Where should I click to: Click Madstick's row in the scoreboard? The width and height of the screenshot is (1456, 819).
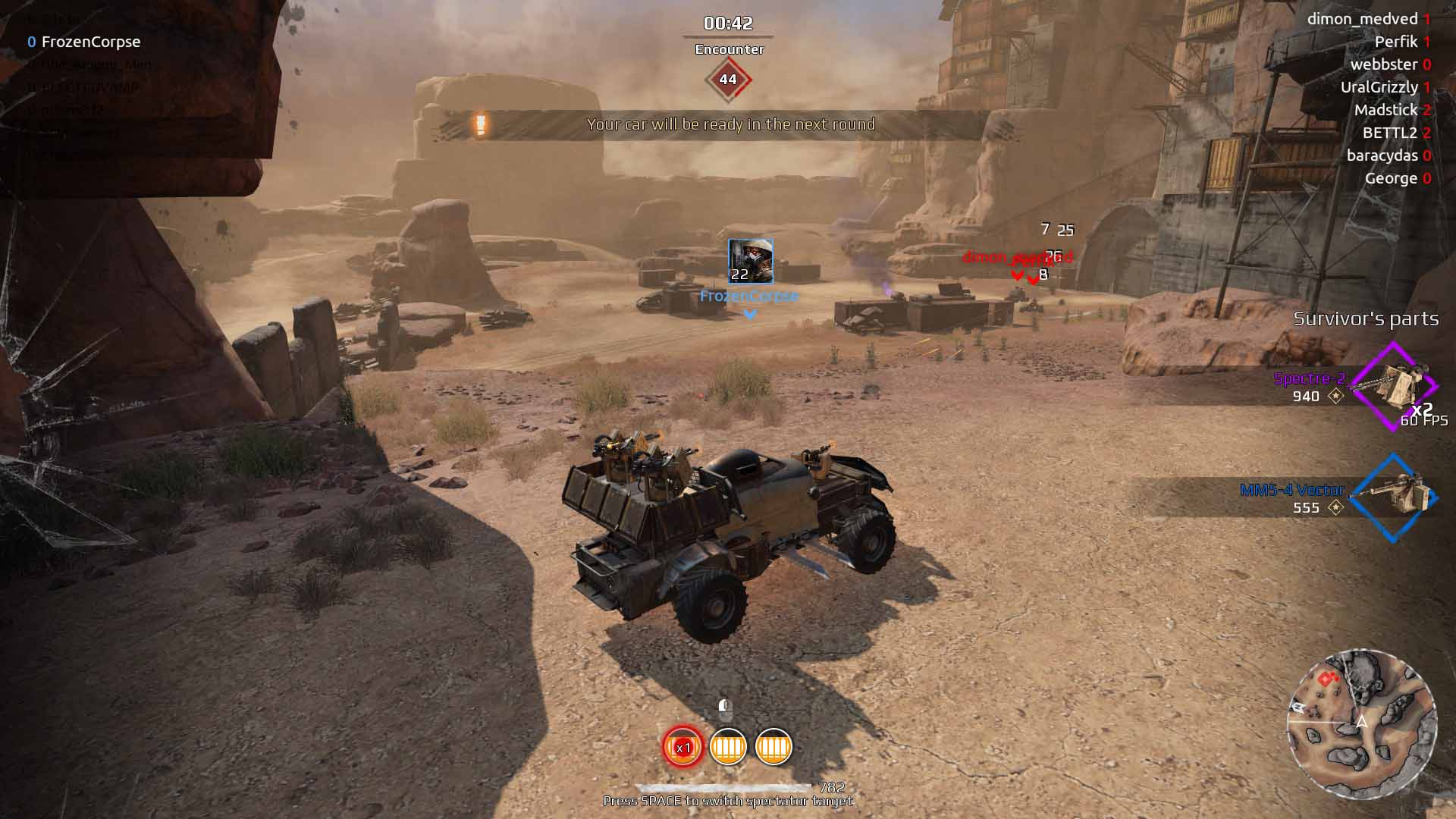pyautogui.click(x=1385, y=110)
